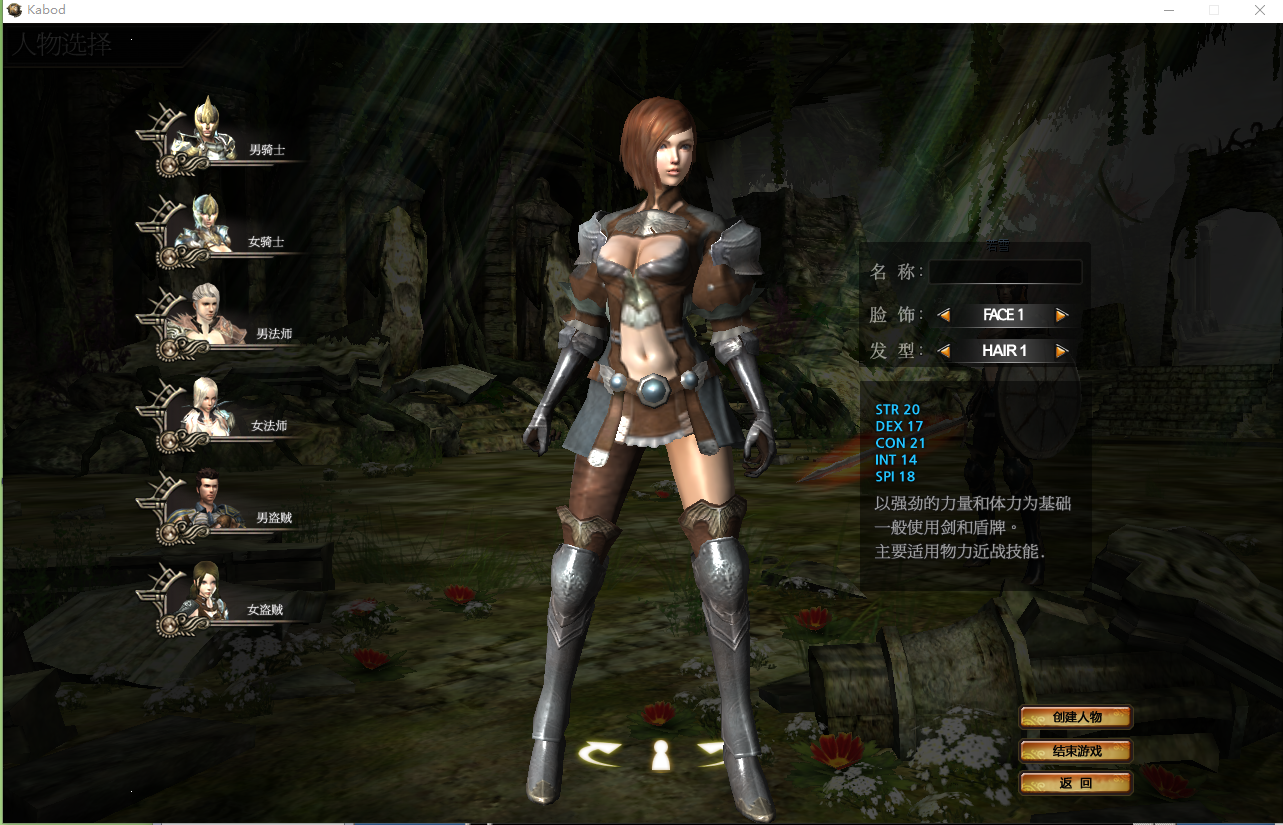Viewport: 1283px width, 825px height.
Task: Open the previous hairstyle via HAIR left arrow
Action: click(943, 350)
